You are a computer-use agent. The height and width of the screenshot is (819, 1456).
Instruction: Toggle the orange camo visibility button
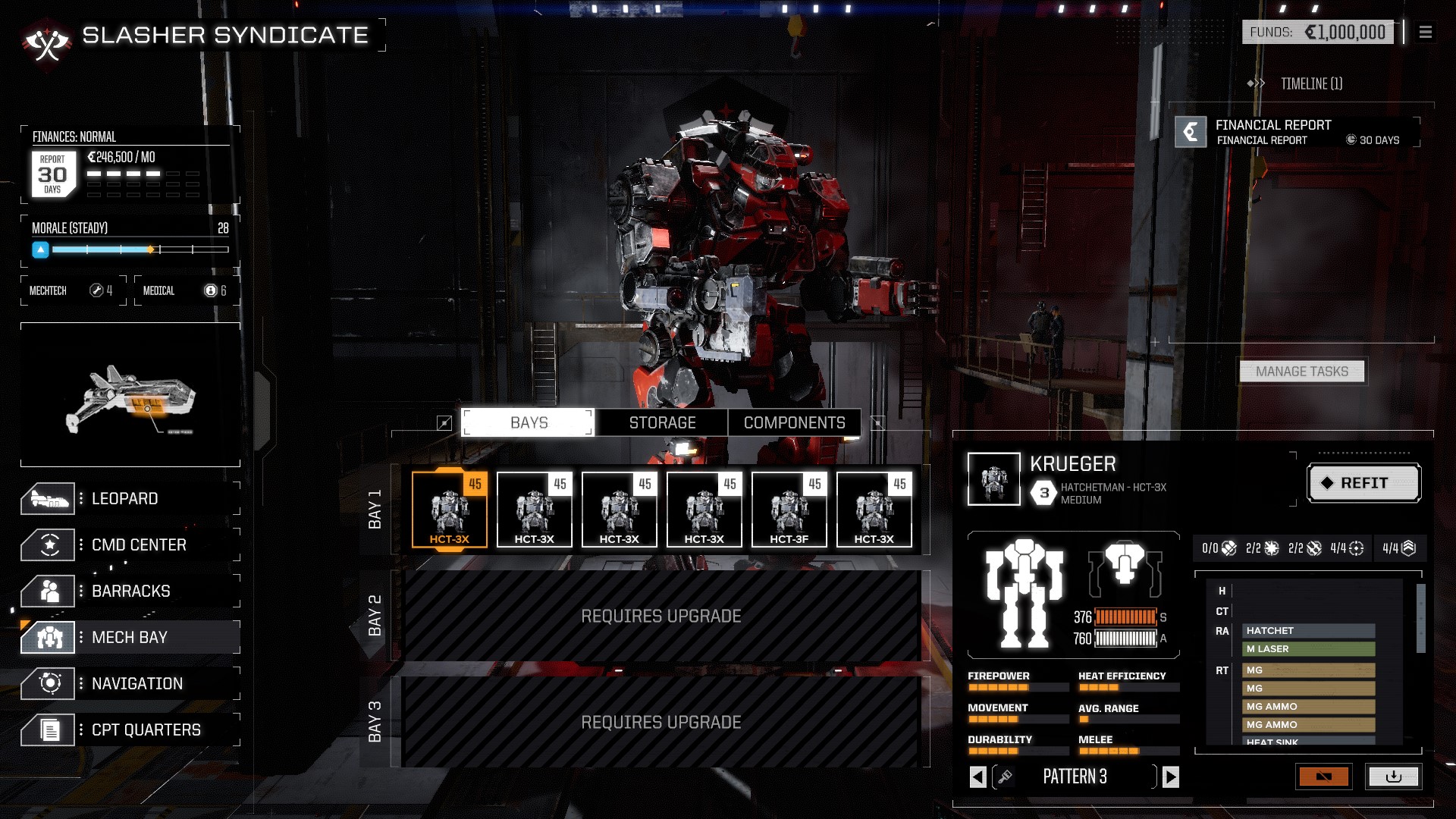coord(1325,777)
